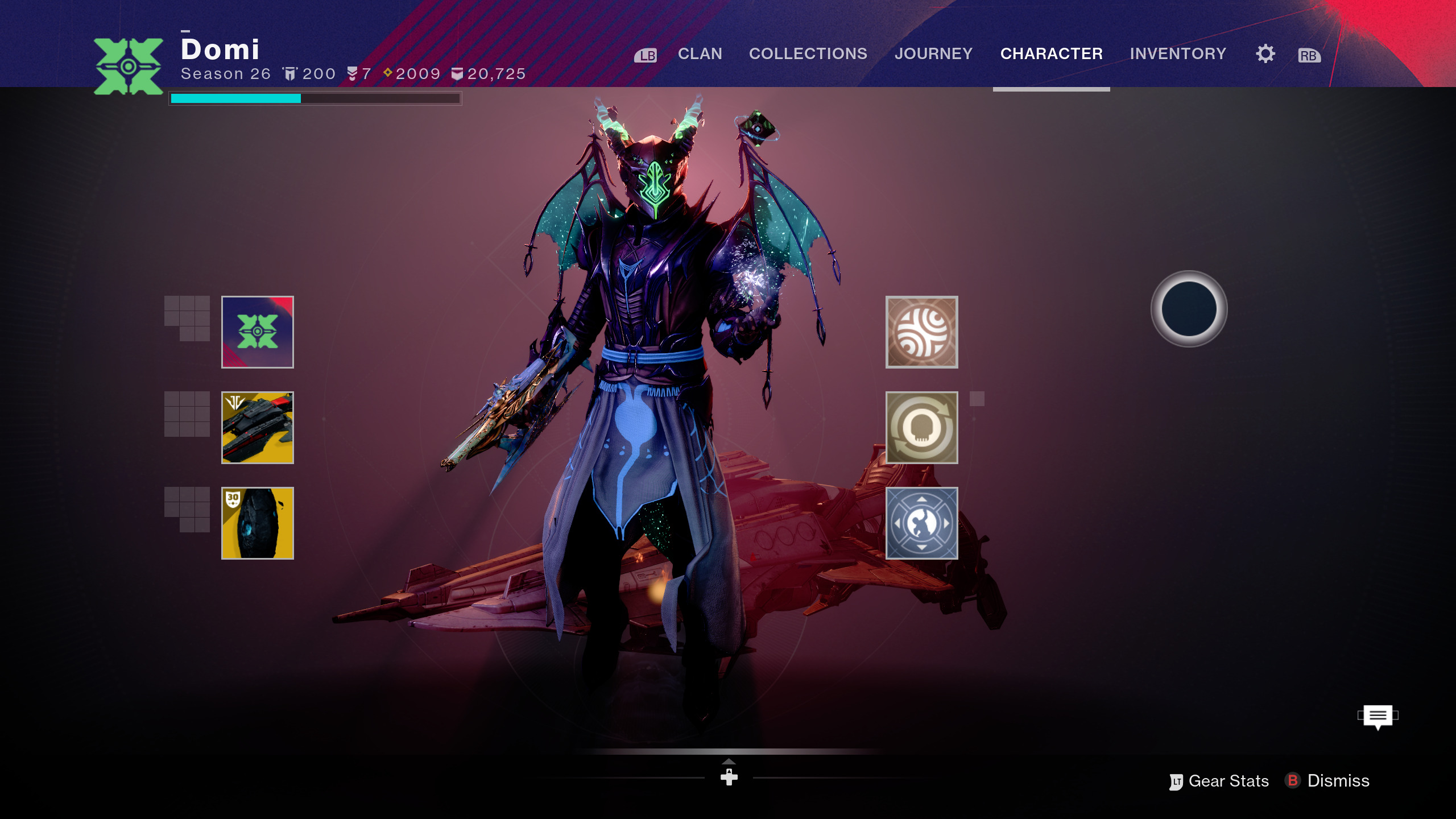Image resolution: width=1456 pixels, height=819 pixels.
Task: Click the player emblem beside Domi
Action: click(x=129, y=67)
